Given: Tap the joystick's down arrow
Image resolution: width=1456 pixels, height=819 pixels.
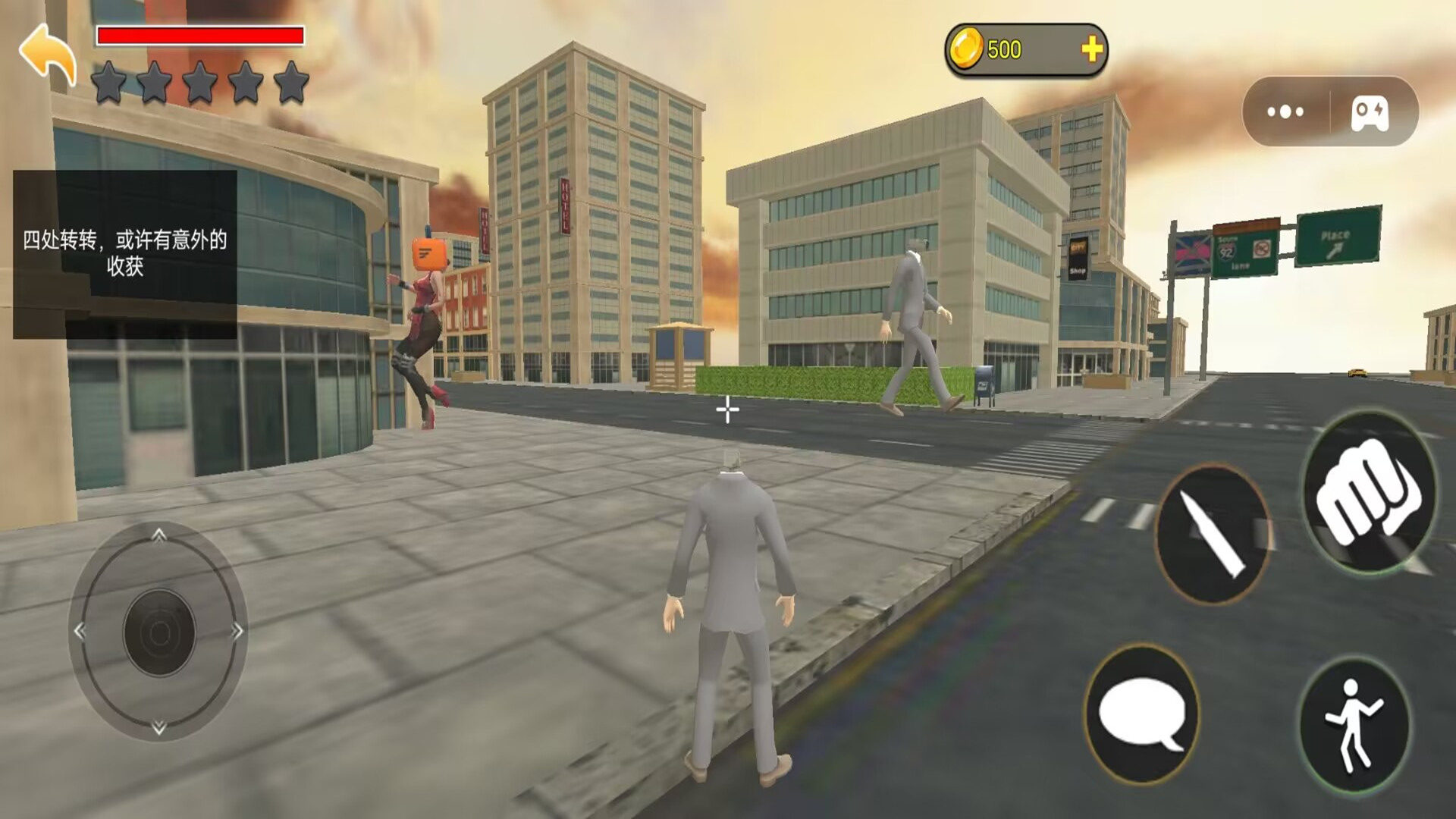Looking at the screenshot, I should (158, 728).
